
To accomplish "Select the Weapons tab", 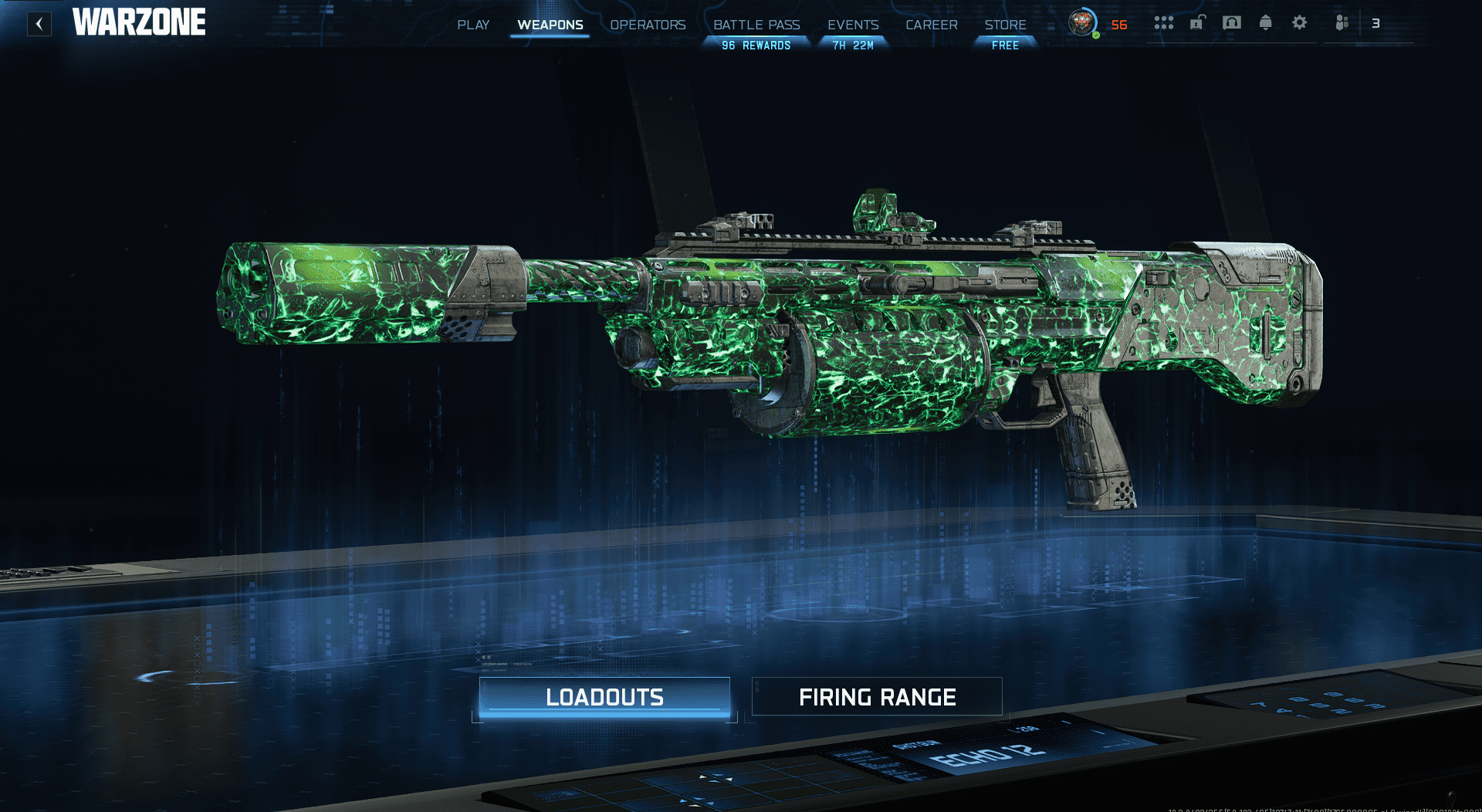I will click(550, 25).
